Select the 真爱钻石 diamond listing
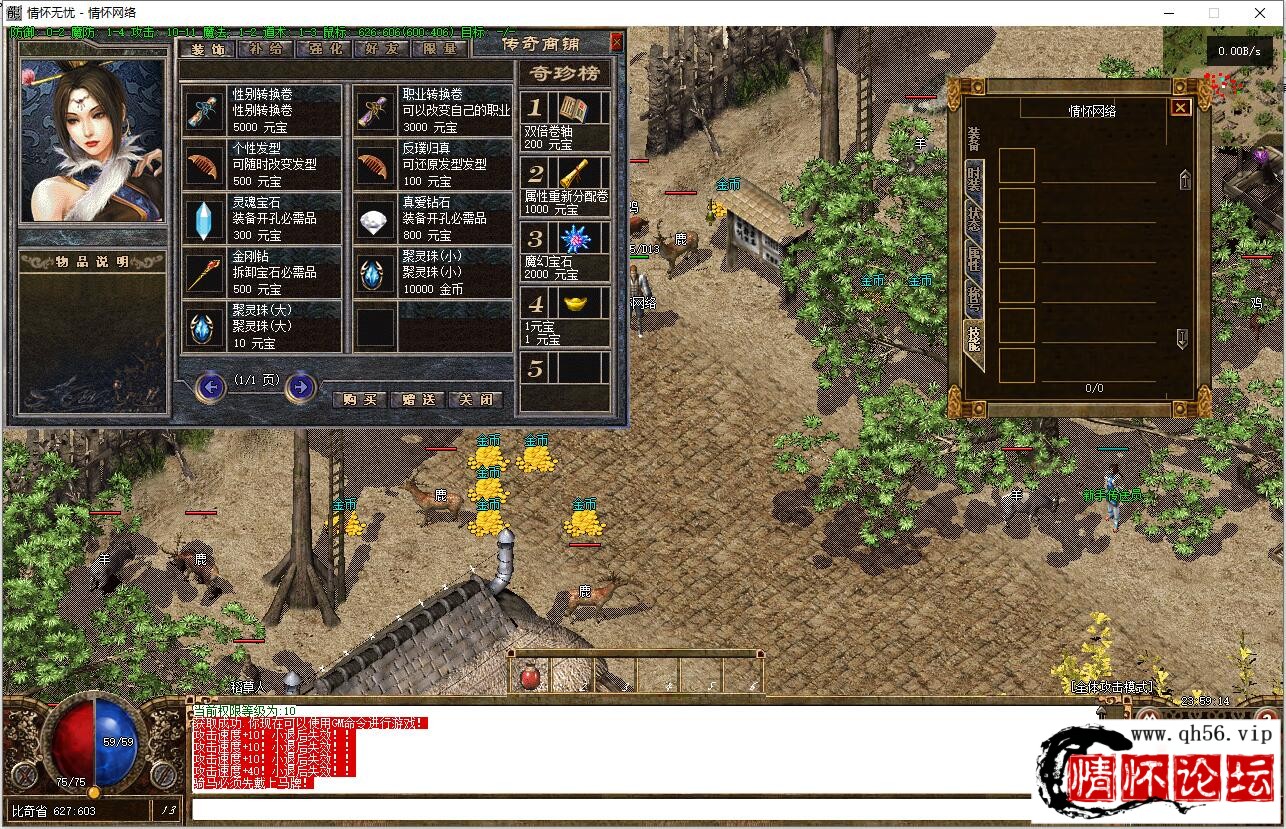The height and width of the screenshot is (829, 1286). click(x=432, y=218)
